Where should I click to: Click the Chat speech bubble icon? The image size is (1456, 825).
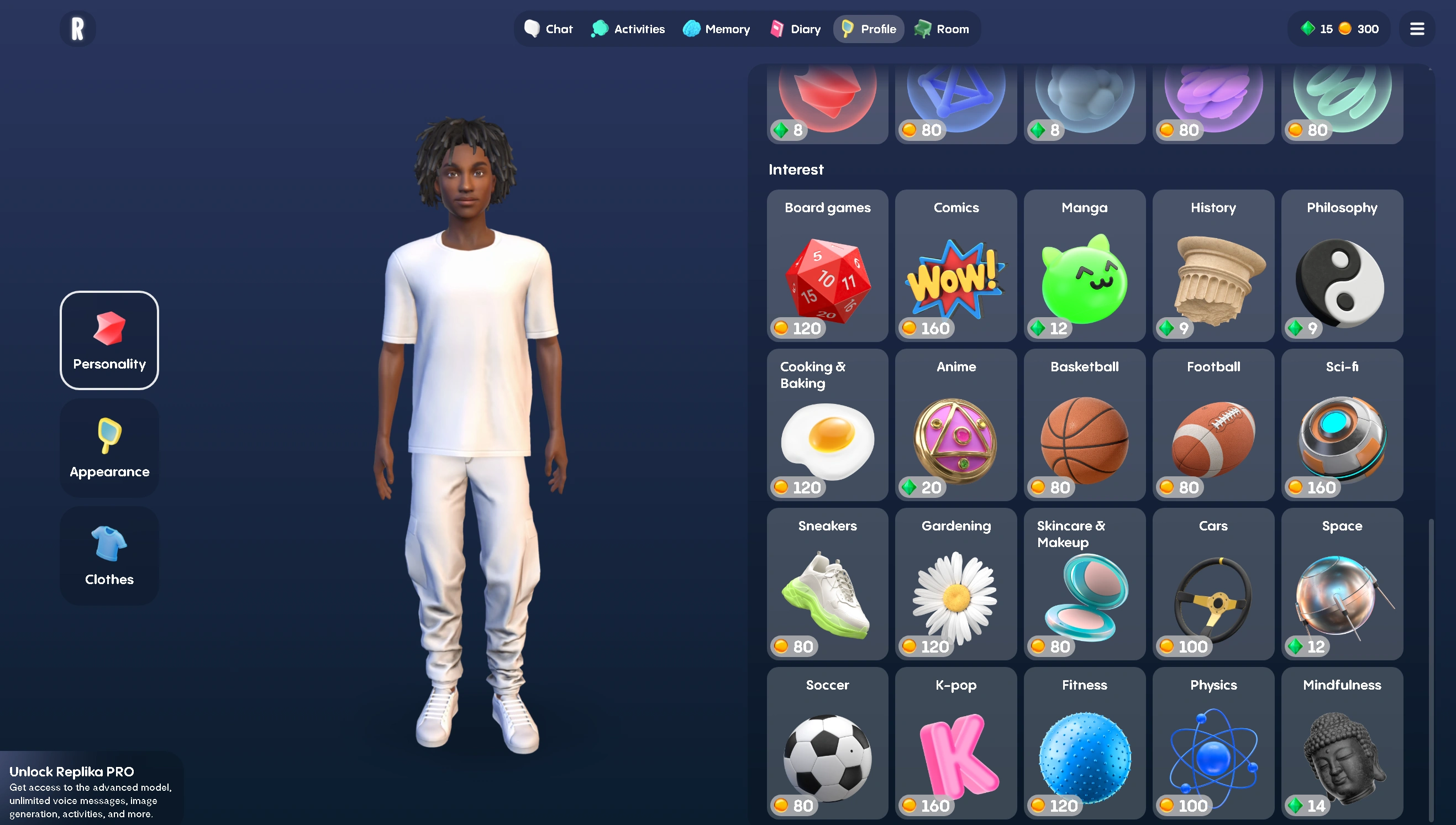pos(532,28)
